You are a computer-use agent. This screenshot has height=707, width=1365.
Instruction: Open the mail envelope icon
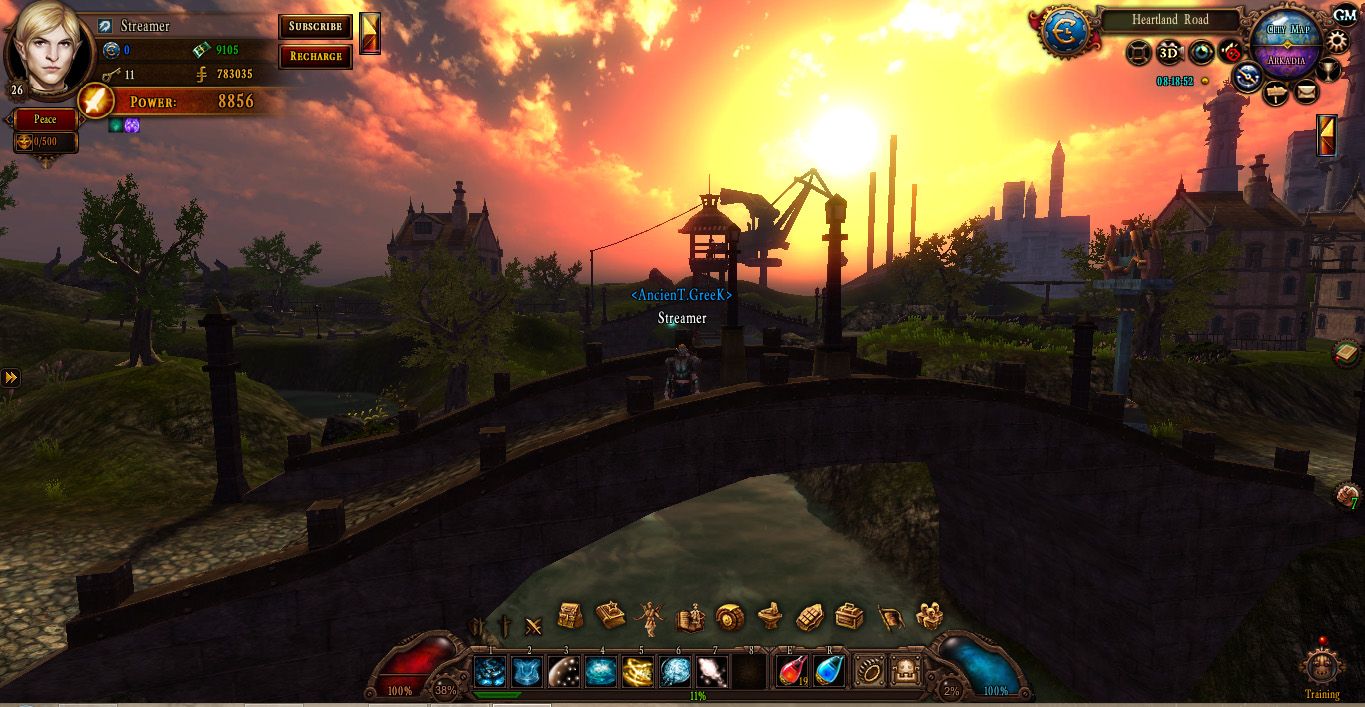coord(1306,93)
